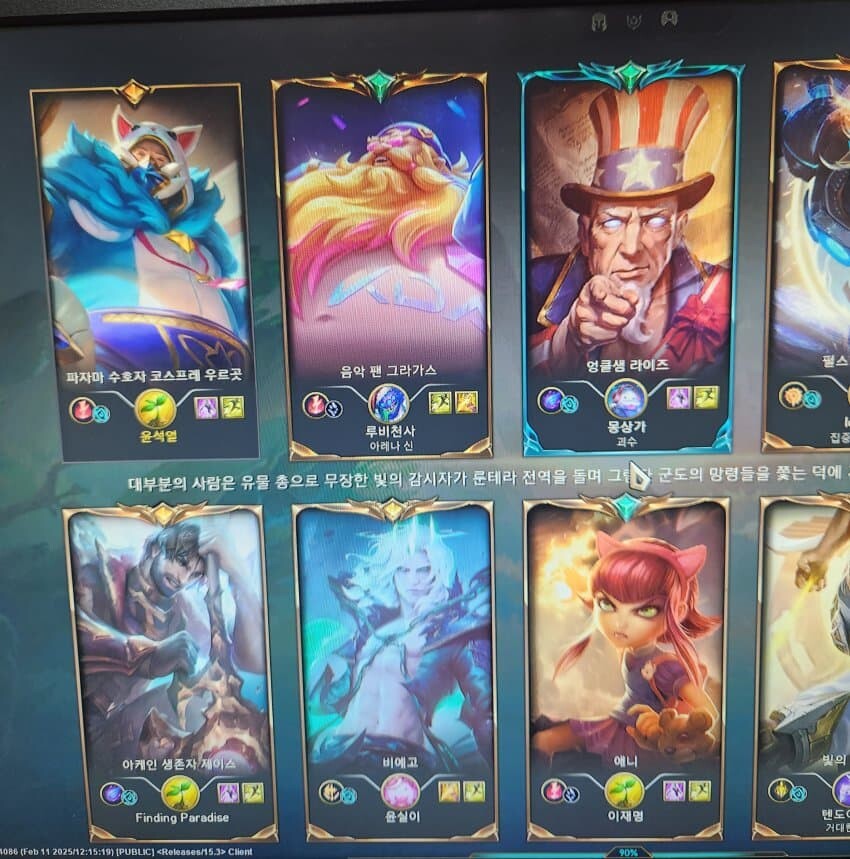Click the summoner spell icons on Annie's card
The height and width of the screenshot is (859, 850).
tap(688, 791)
